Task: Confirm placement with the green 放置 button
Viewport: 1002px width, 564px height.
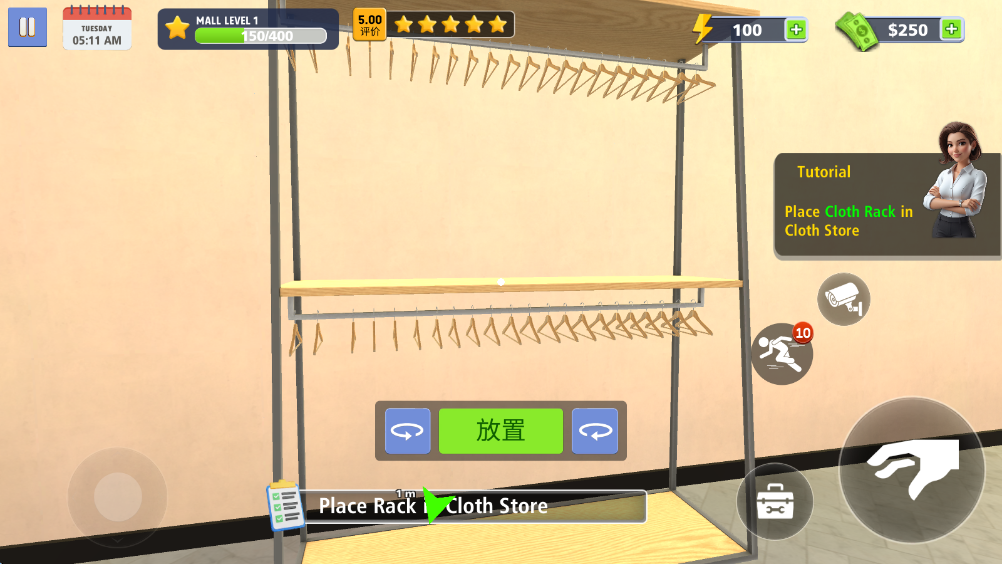Action: pyautogui.click(x=501, y=431)
